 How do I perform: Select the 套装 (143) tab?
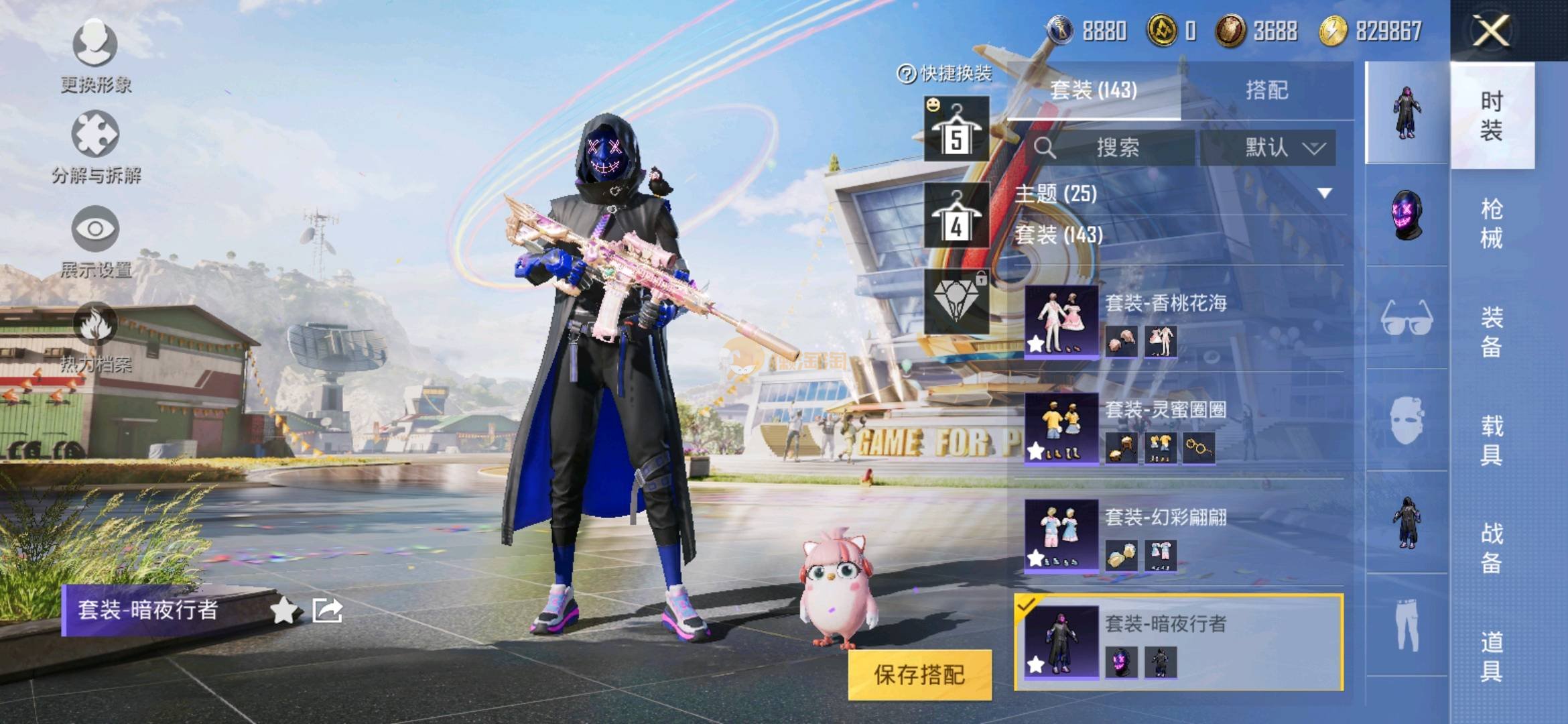pyautogui.click(x=1094, y=90)
